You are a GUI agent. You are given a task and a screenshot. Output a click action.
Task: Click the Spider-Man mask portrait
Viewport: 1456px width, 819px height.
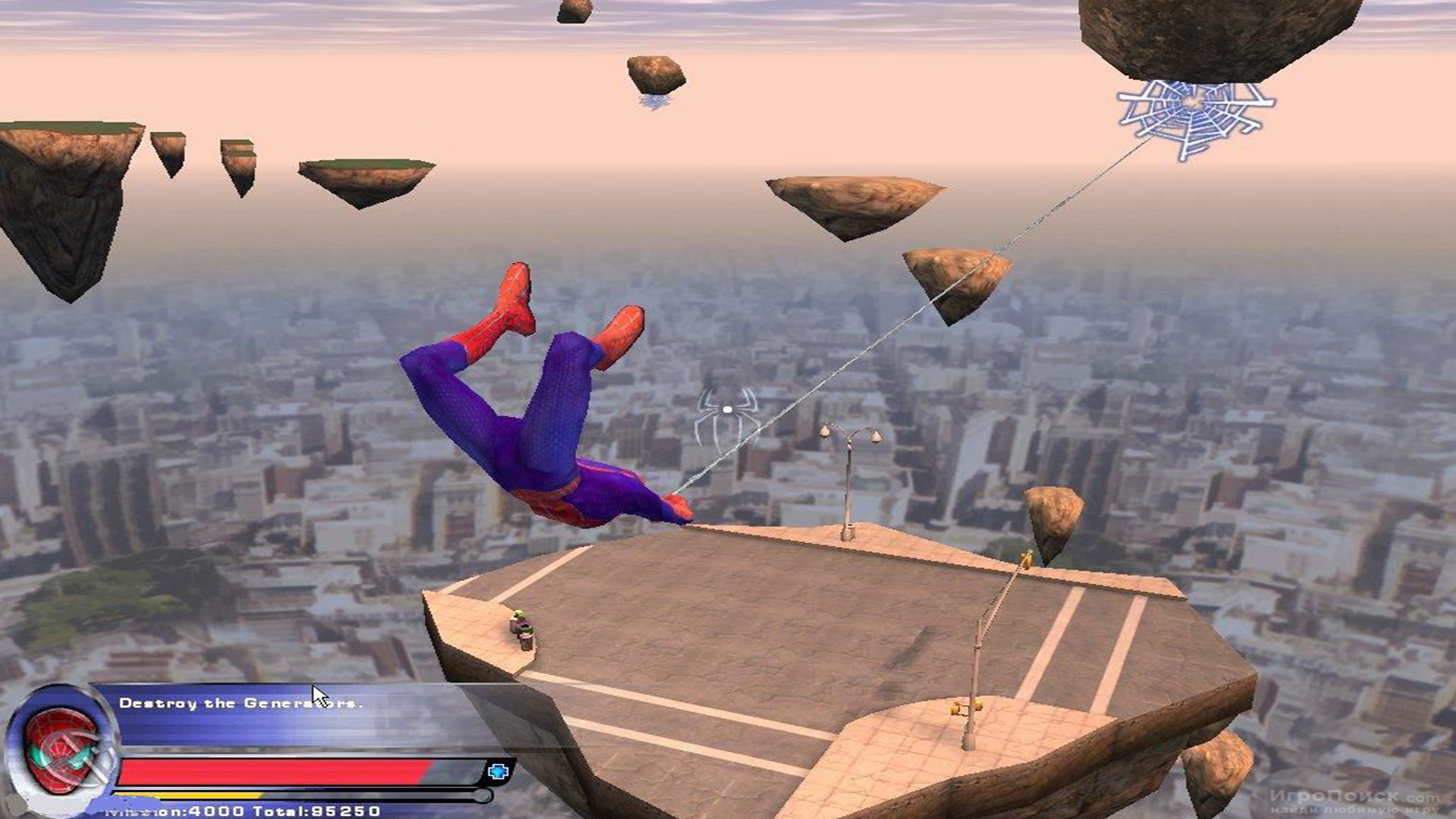click(61, 749)
